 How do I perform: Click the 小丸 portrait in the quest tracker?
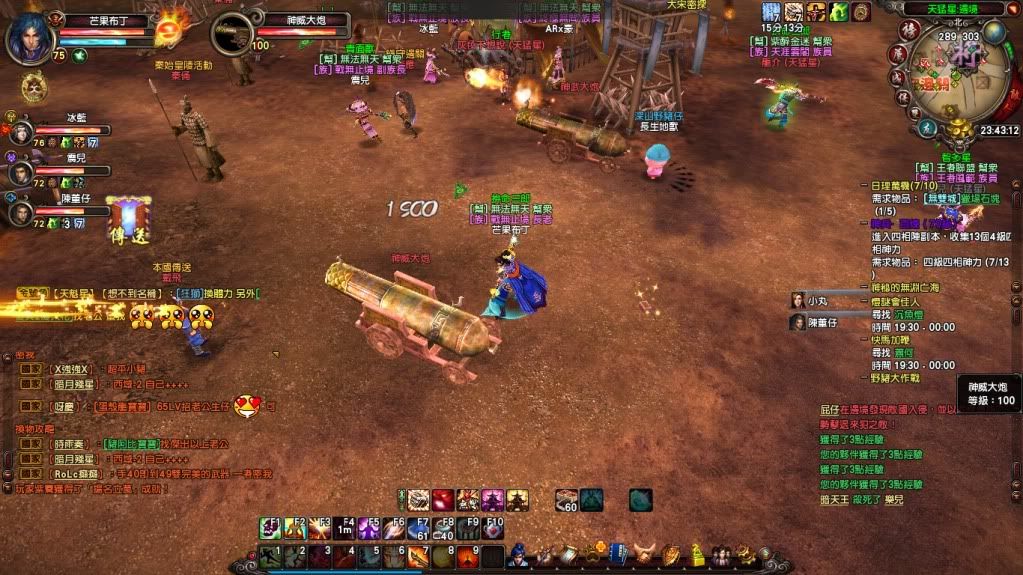coord(798,300)
